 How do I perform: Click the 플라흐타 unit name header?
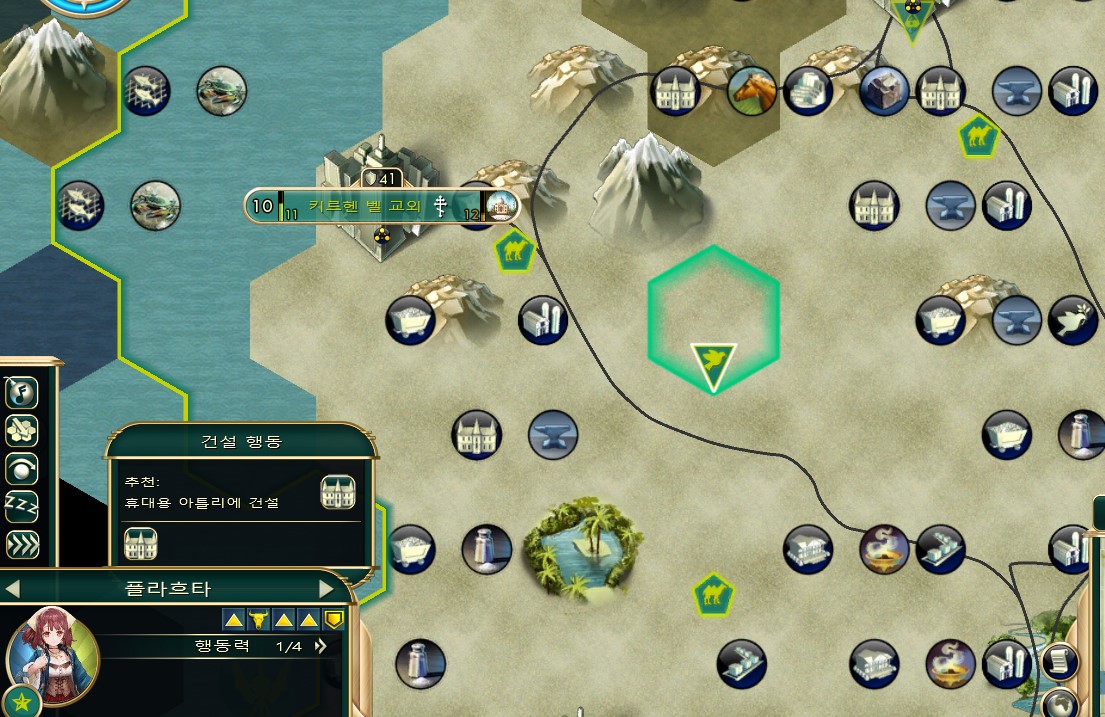pos(170,589)
